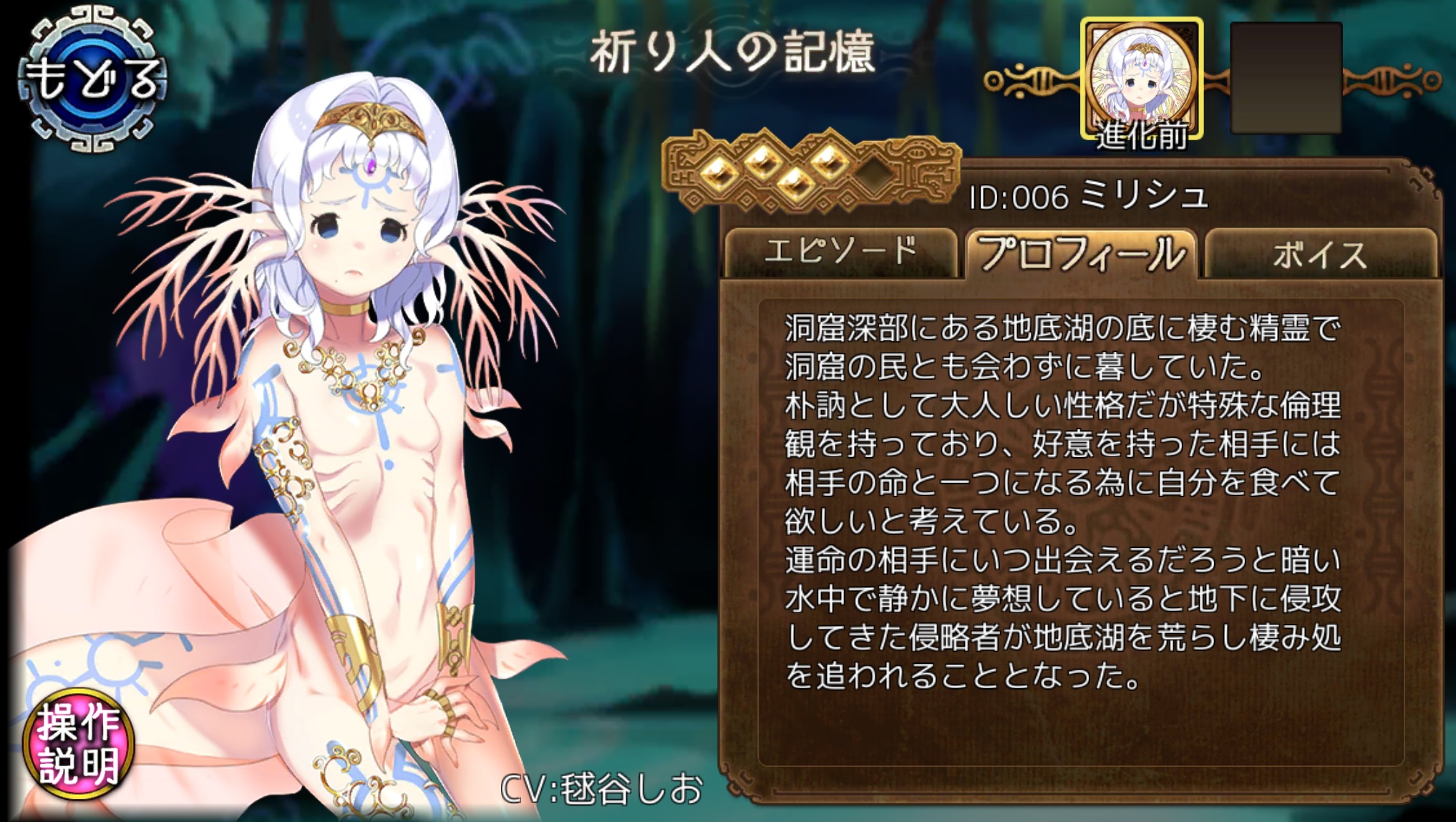Select the プロフィール tab

1081,254
